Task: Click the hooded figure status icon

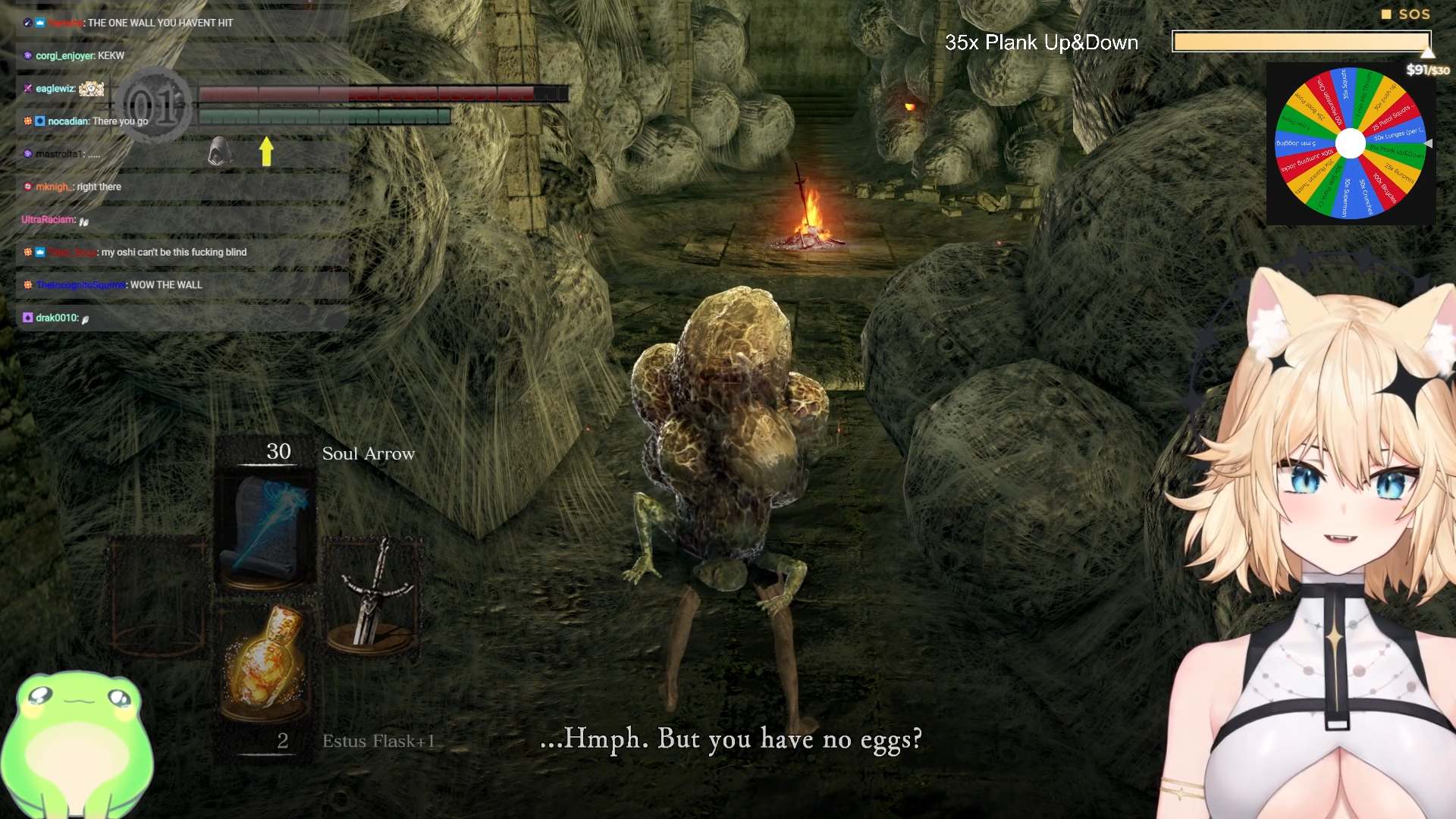Action: coord(220,152)
